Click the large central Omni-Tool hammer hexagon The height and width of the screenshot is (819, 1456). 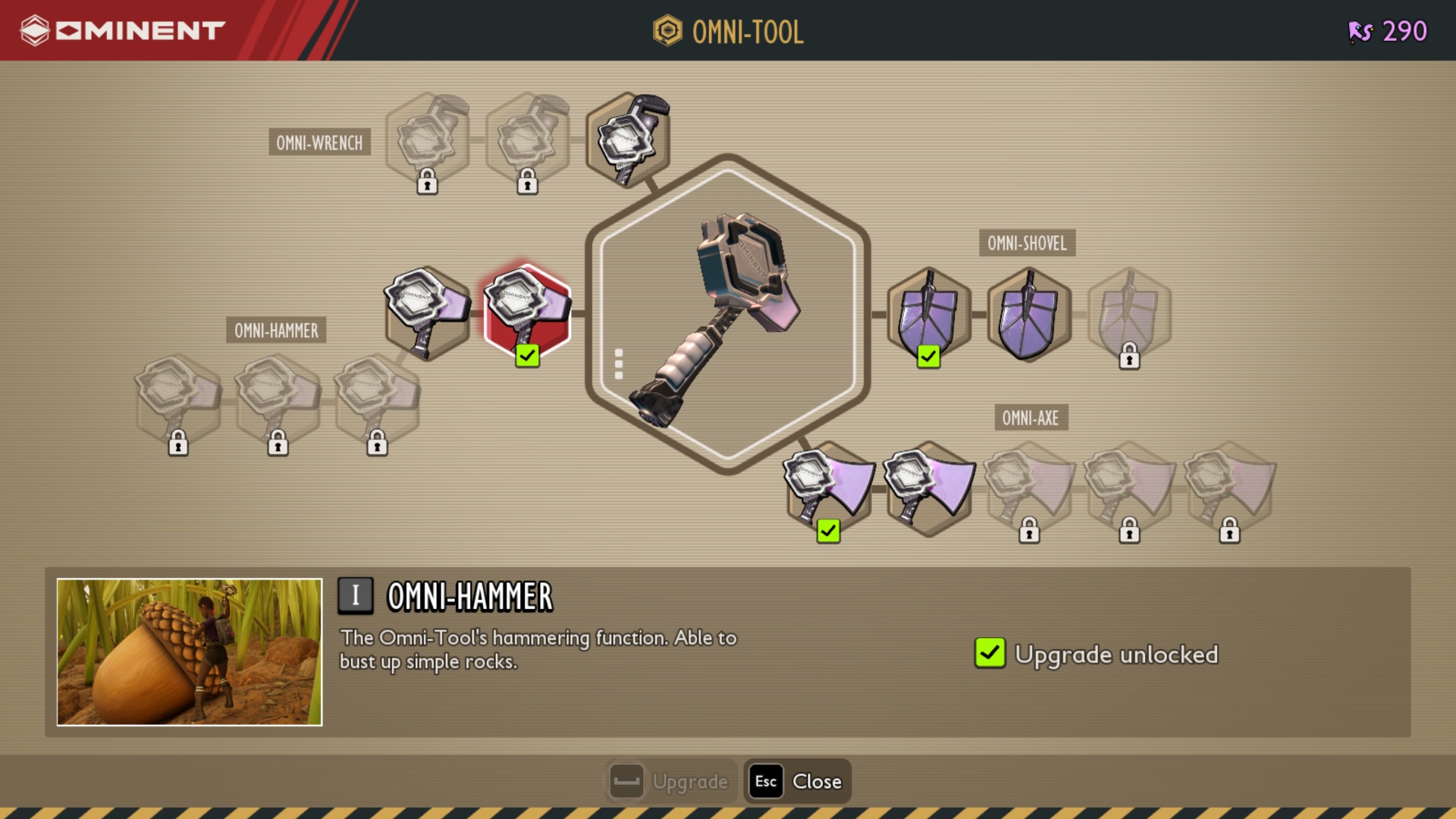(x=727, y=314)
